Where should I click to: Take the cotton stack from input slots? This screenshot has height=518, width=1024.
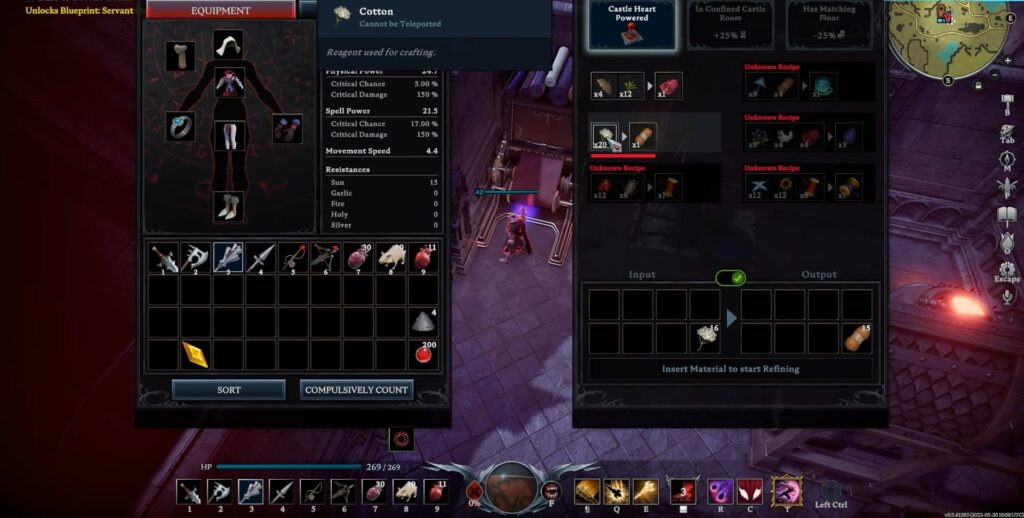tap(705, 338)
